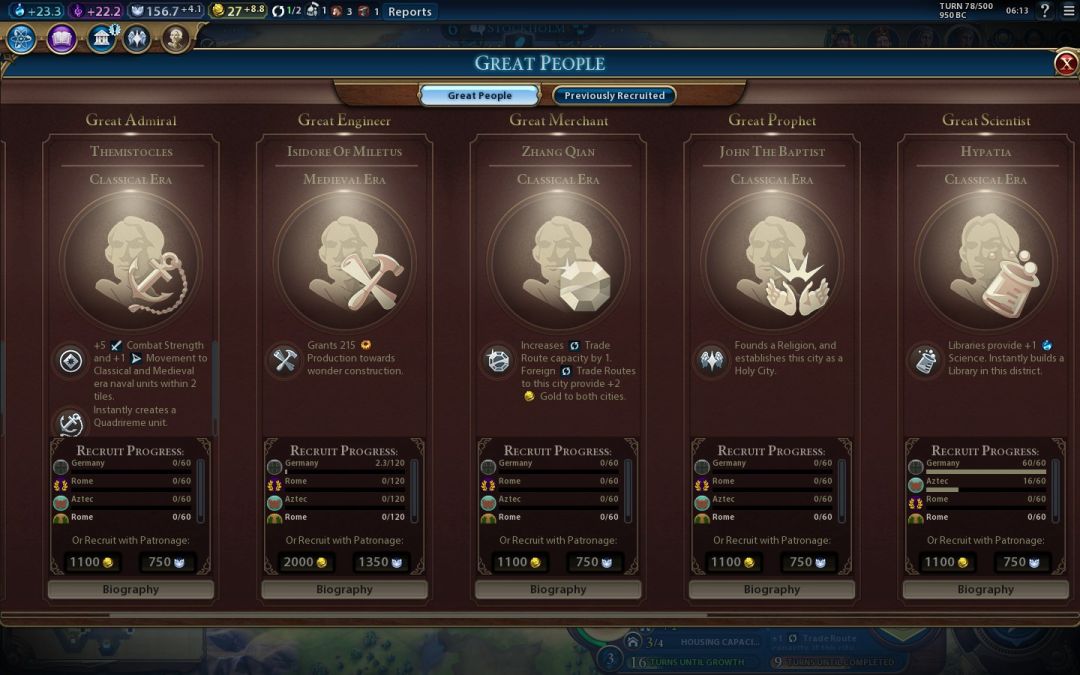Image resolution: width=1080 pixels, height=675 pixels.
Task: Open Hypatia's Biography
Action: (x=985, y=590)
